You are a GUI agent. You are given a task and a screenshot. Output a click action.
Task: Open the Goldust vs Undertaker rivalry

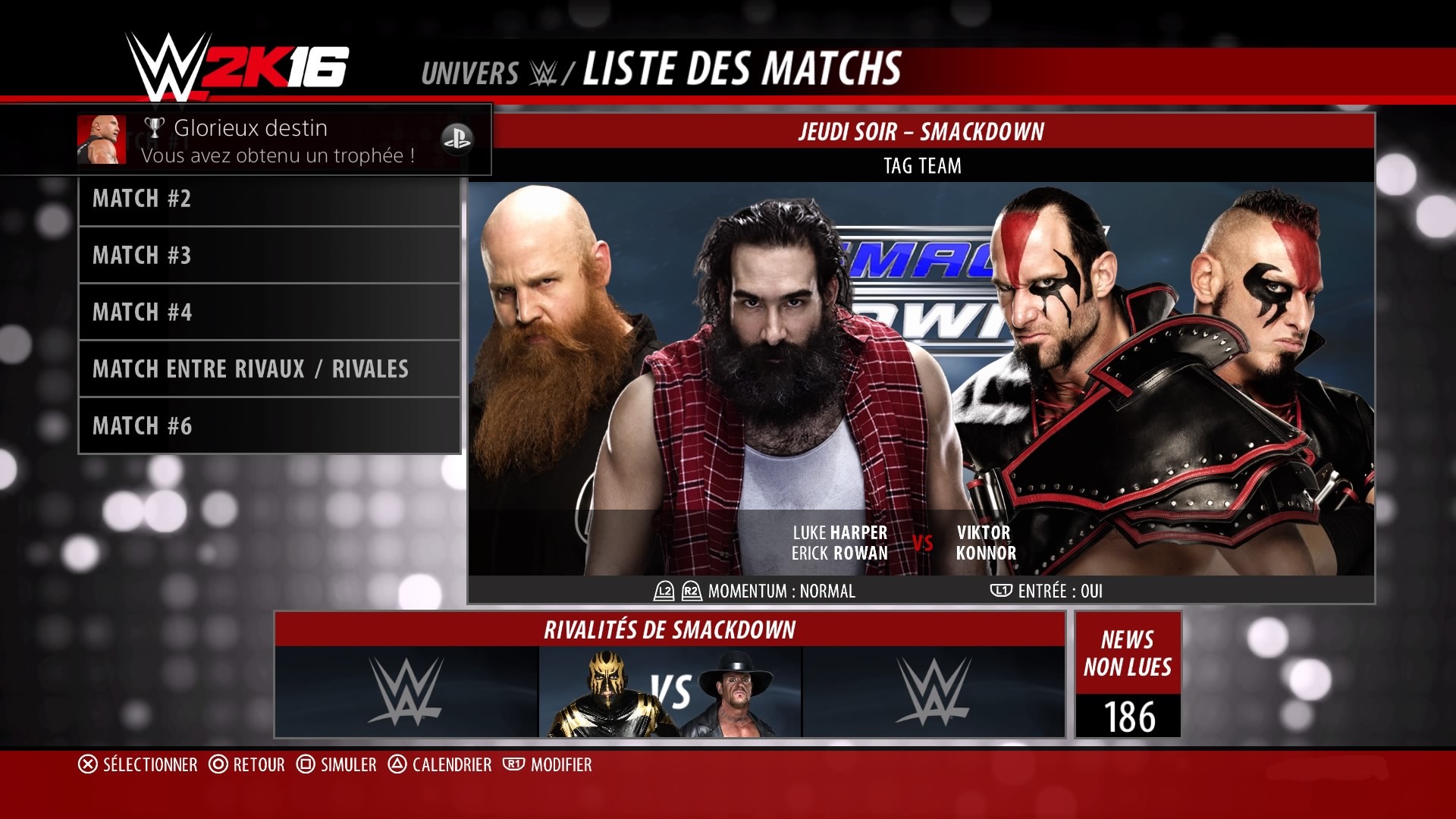click(x=670, y=692)
